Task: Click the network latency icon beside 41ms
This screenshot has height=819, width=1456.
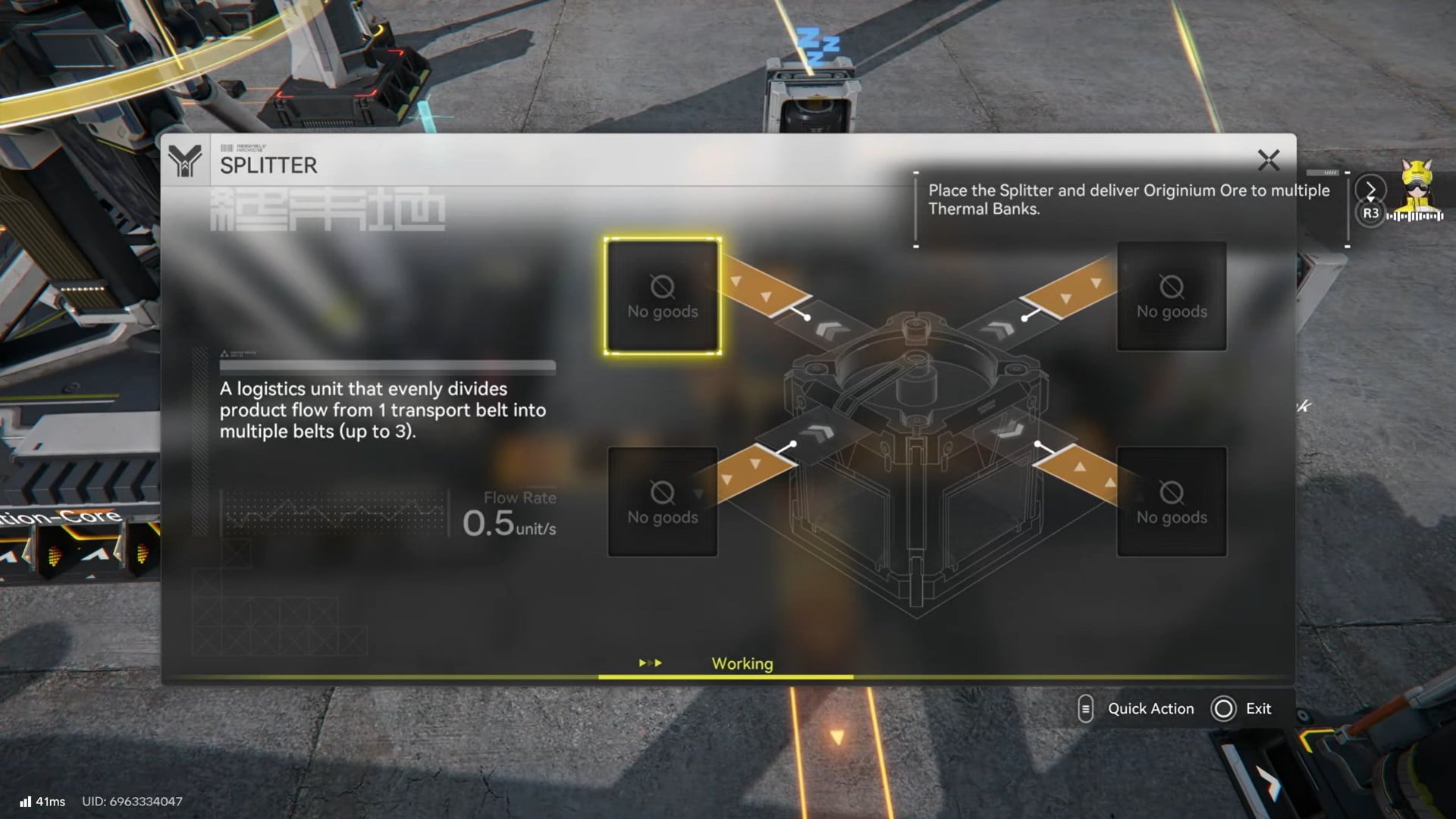Action: click(27, 800)
